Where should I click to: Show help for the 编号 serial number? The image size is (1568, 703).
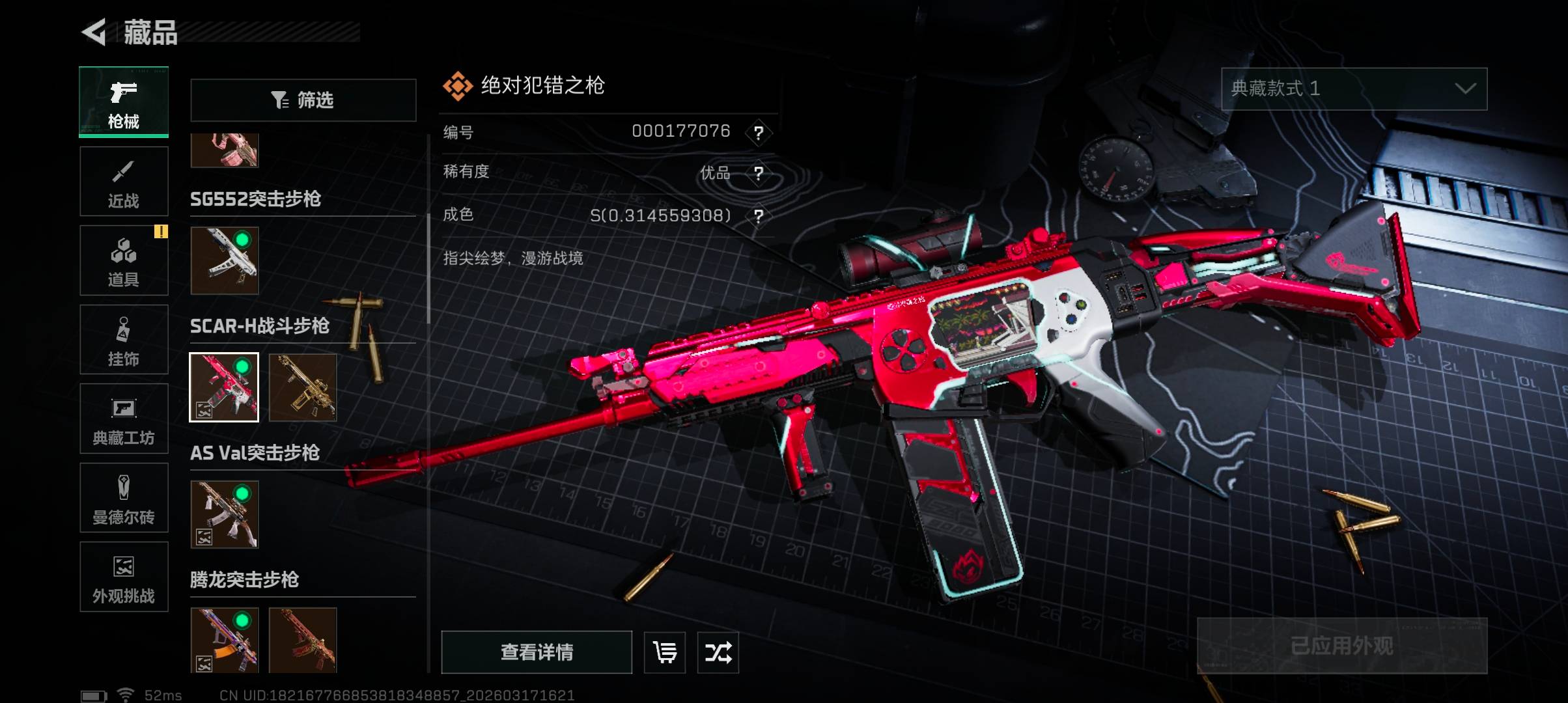759,133
